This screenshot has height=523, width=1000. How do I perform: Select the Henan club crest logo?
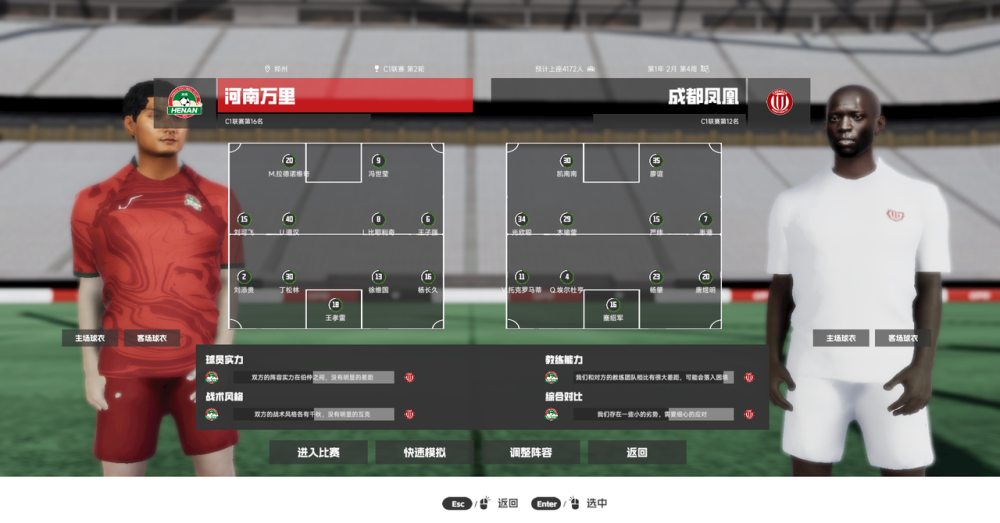point(184,101)
